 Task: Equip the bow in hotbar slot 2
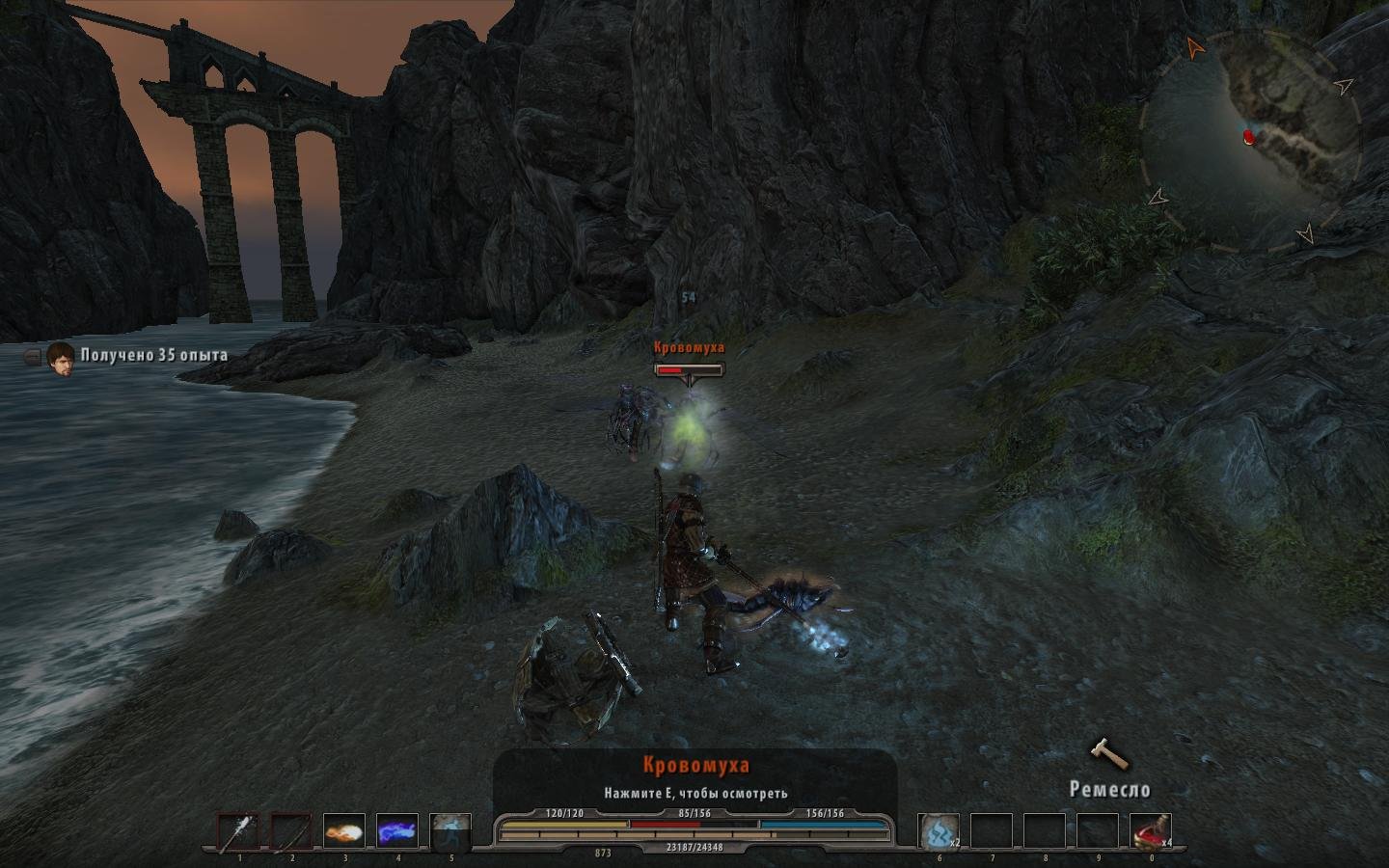(x=290, y=832)
